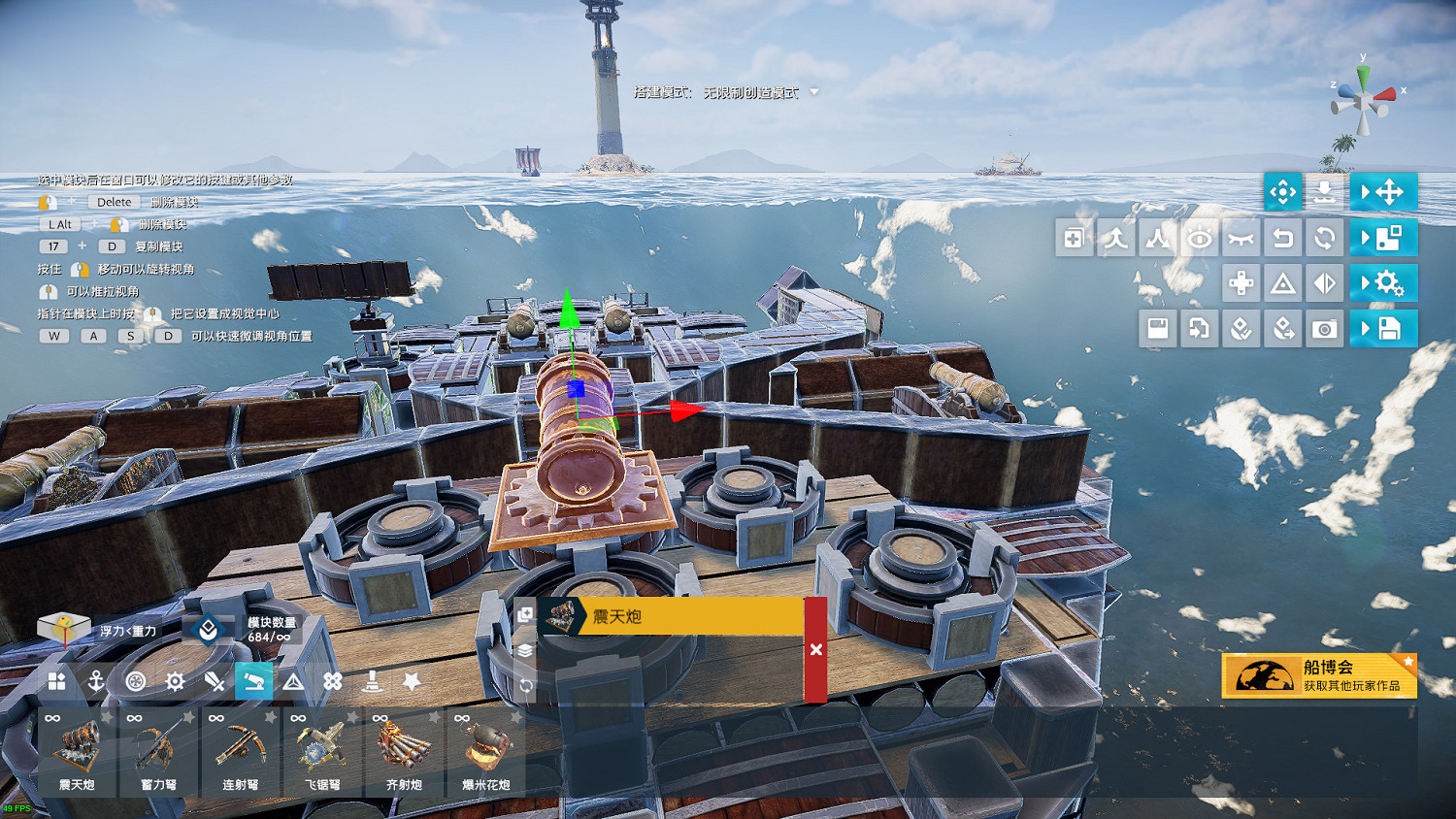Expand the floppy disk save group
Image resolution: width=1456 pixels, height=819 pixels.
click(1383, 329)
